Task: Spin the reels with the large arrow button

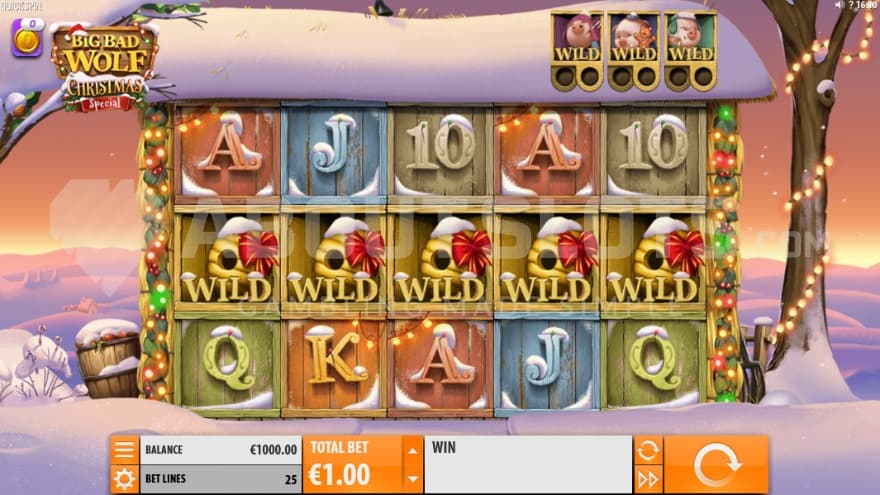Action: [716, 465]
